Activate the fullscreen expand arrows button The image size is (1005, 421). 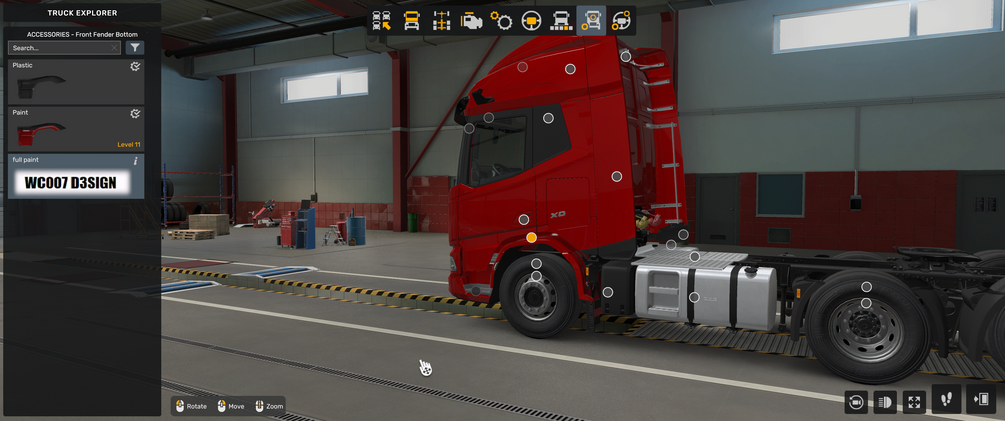(914, 401)
